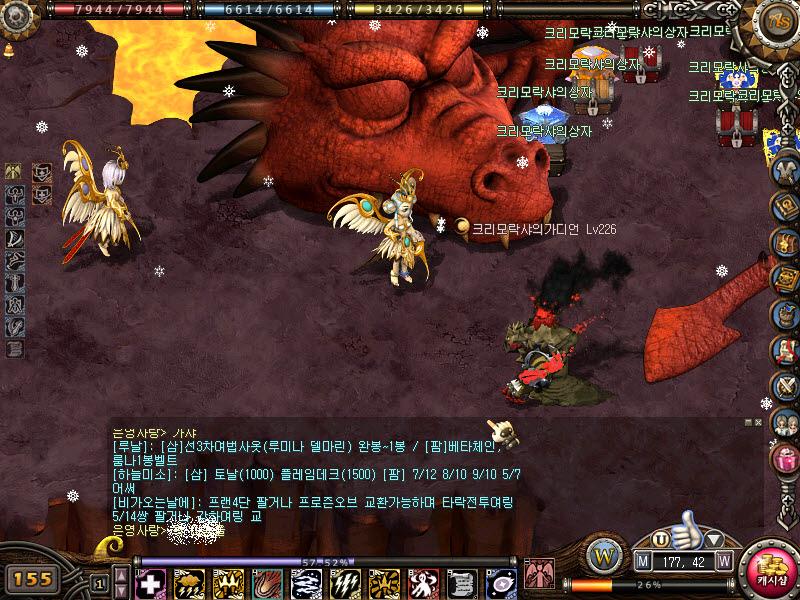The height and width of the screenshot is (600, 800).
Task: Activate the red claw slash skill
Action: tap(267, 583)
